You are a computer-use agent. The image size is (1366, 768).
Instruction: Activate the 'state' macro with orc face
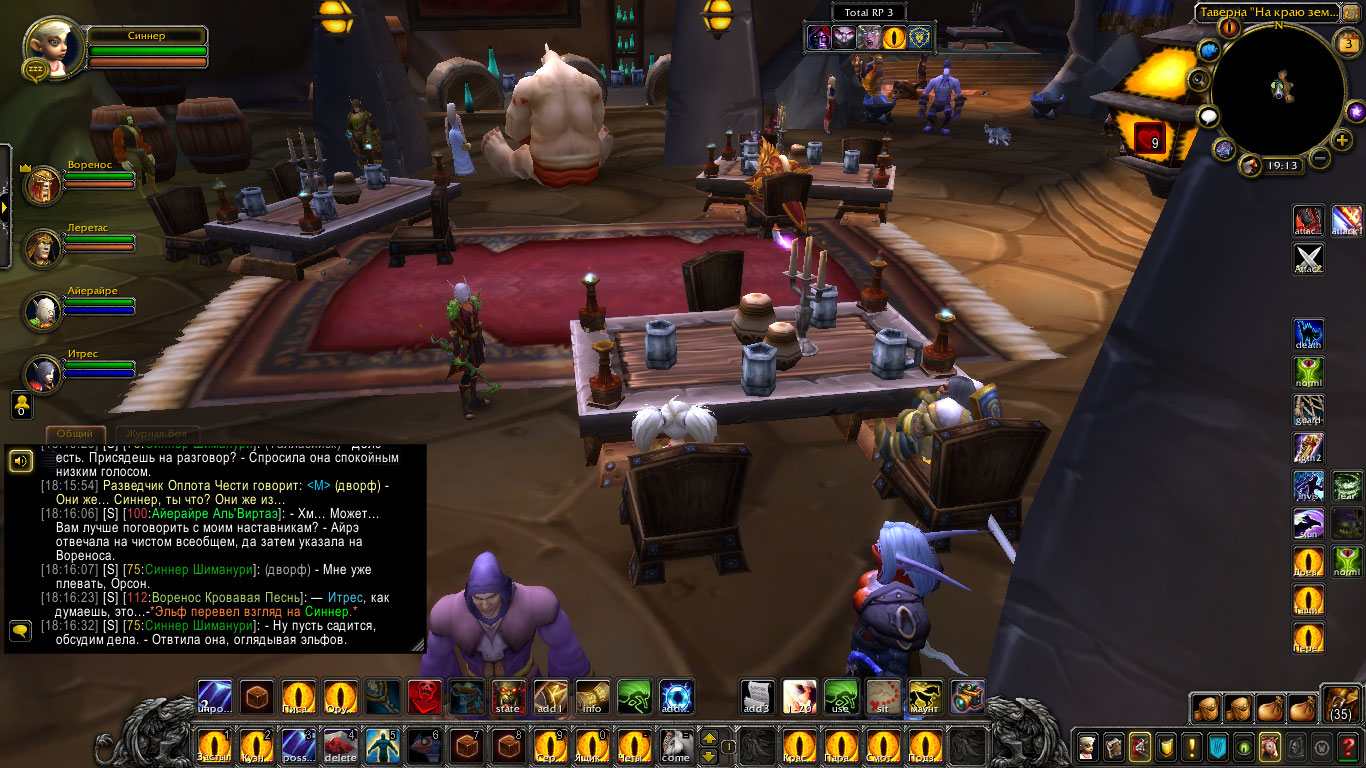pyautogui.click(x=508, y=697)
